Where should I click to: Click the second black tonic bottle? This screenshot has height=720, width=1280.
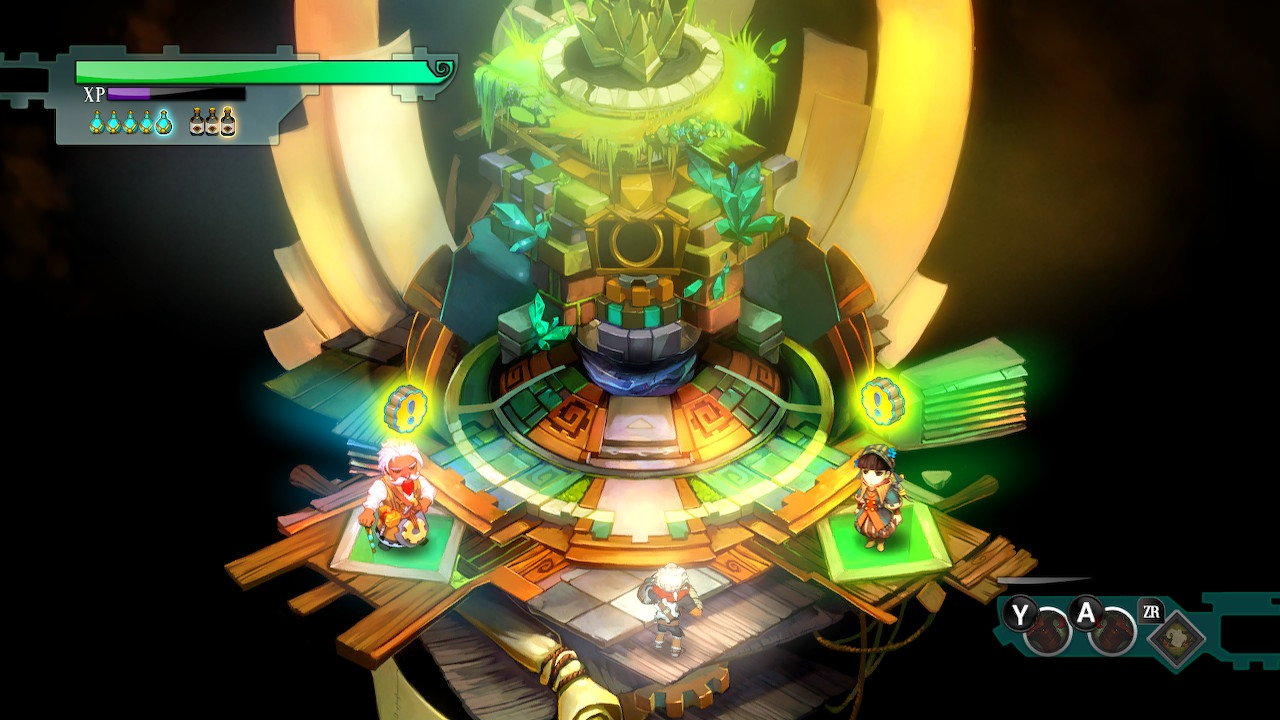pyautogui.click(x=212, y=123)
